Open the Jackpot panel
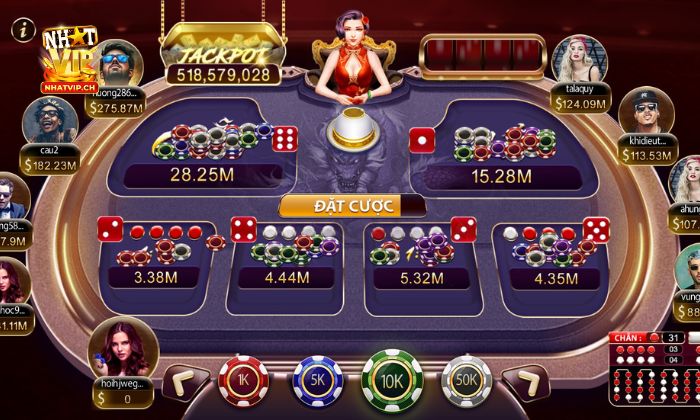700x420 pixels. point(222,55)
